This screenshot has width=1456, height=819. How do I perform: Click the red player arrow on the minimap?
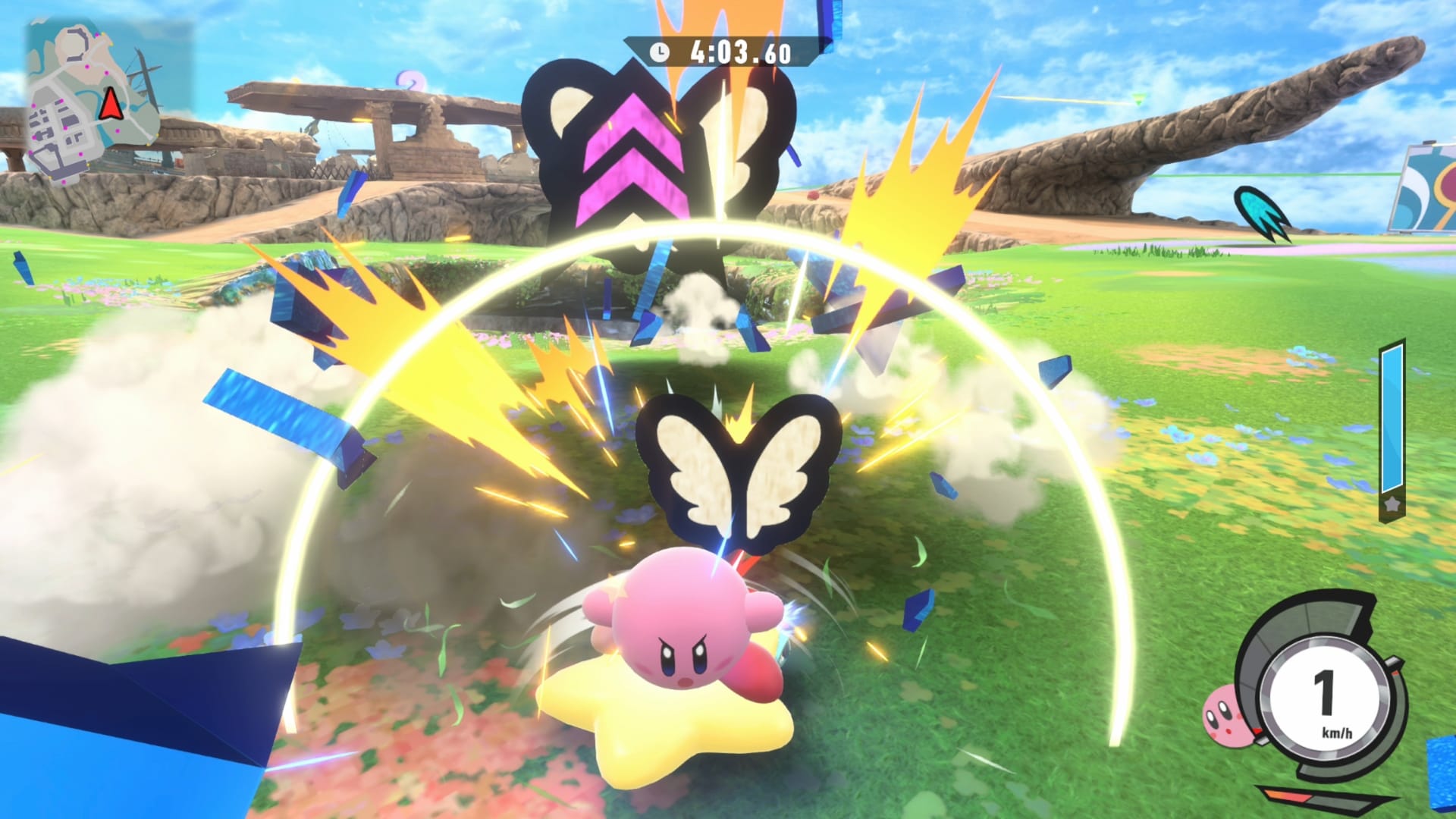(110, 105)
